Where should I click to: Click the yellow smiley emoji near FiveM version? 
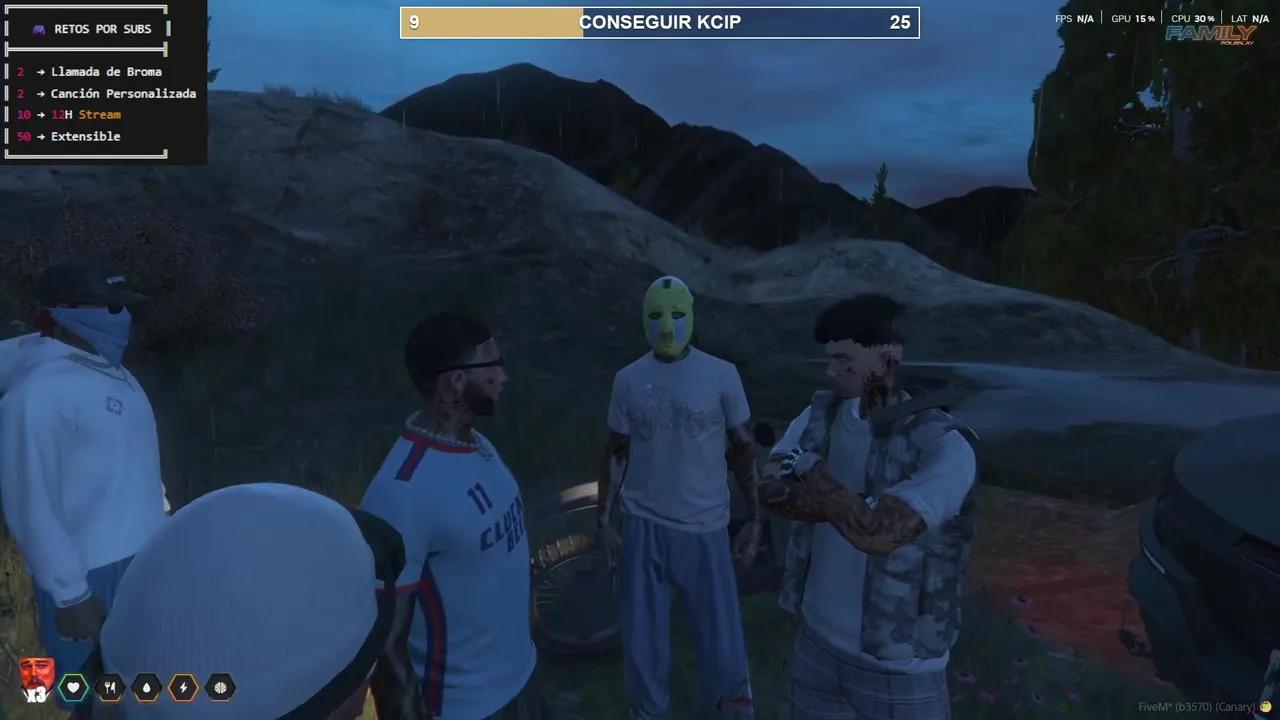[1266, 704]
